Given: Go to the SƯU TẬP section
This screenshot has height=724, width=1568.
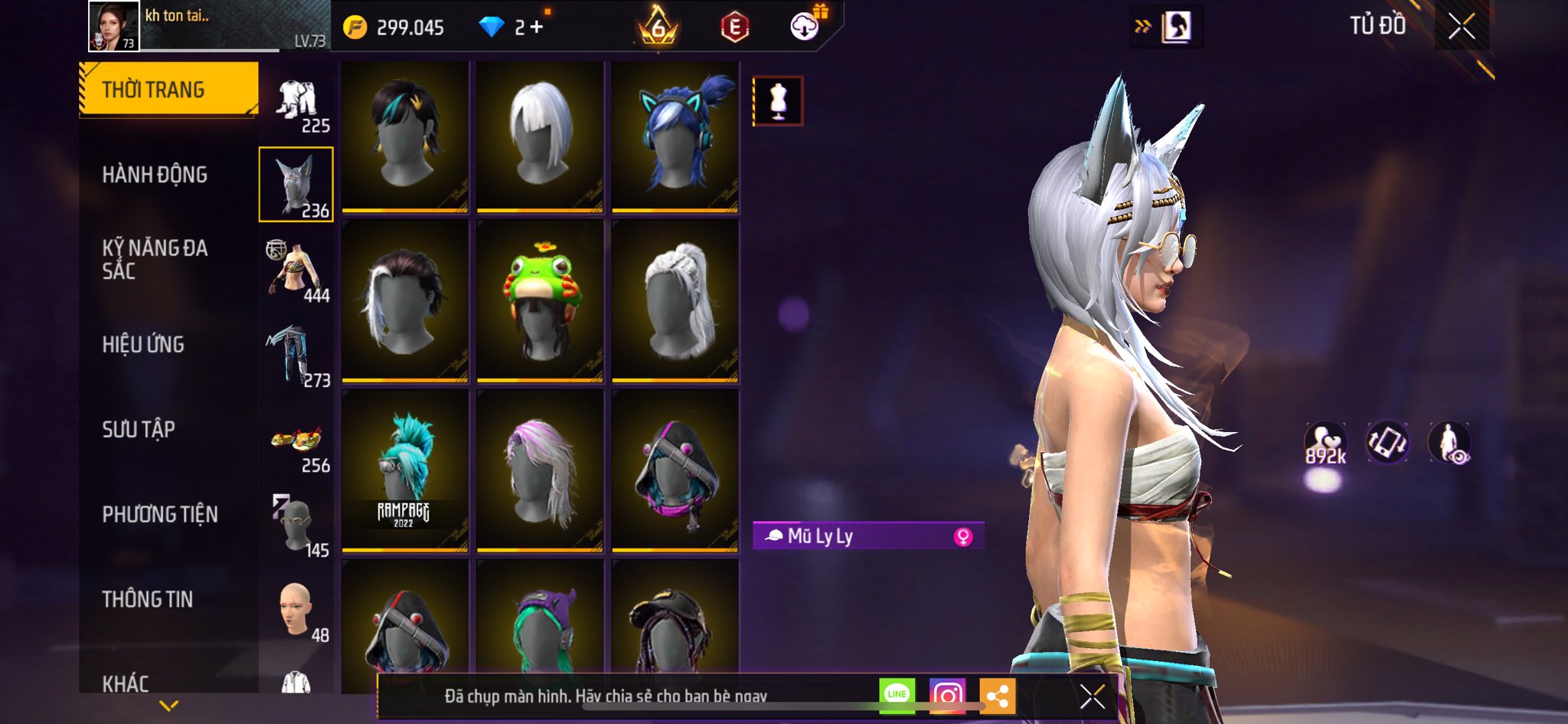Looking at the screenshot, I should [139, 429].
